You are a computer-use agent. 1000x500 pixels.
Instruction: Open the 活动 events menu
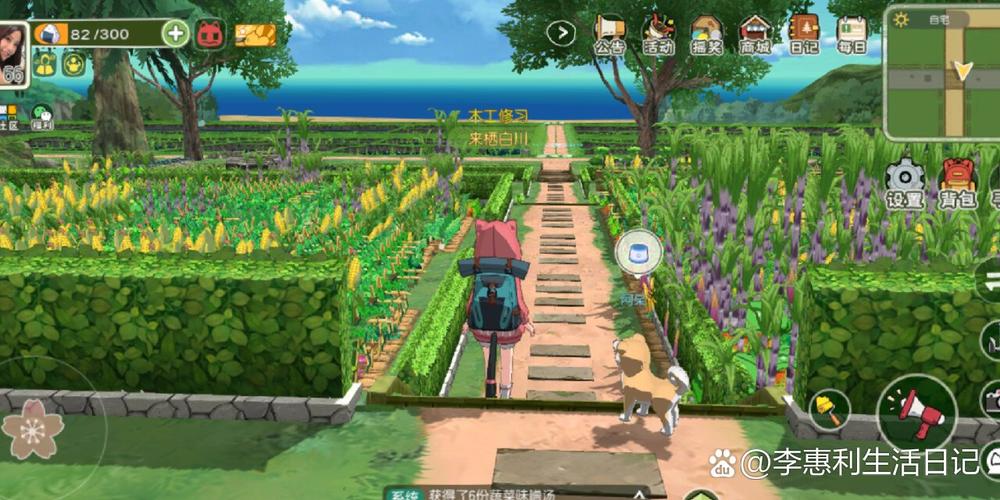[658, 34]
